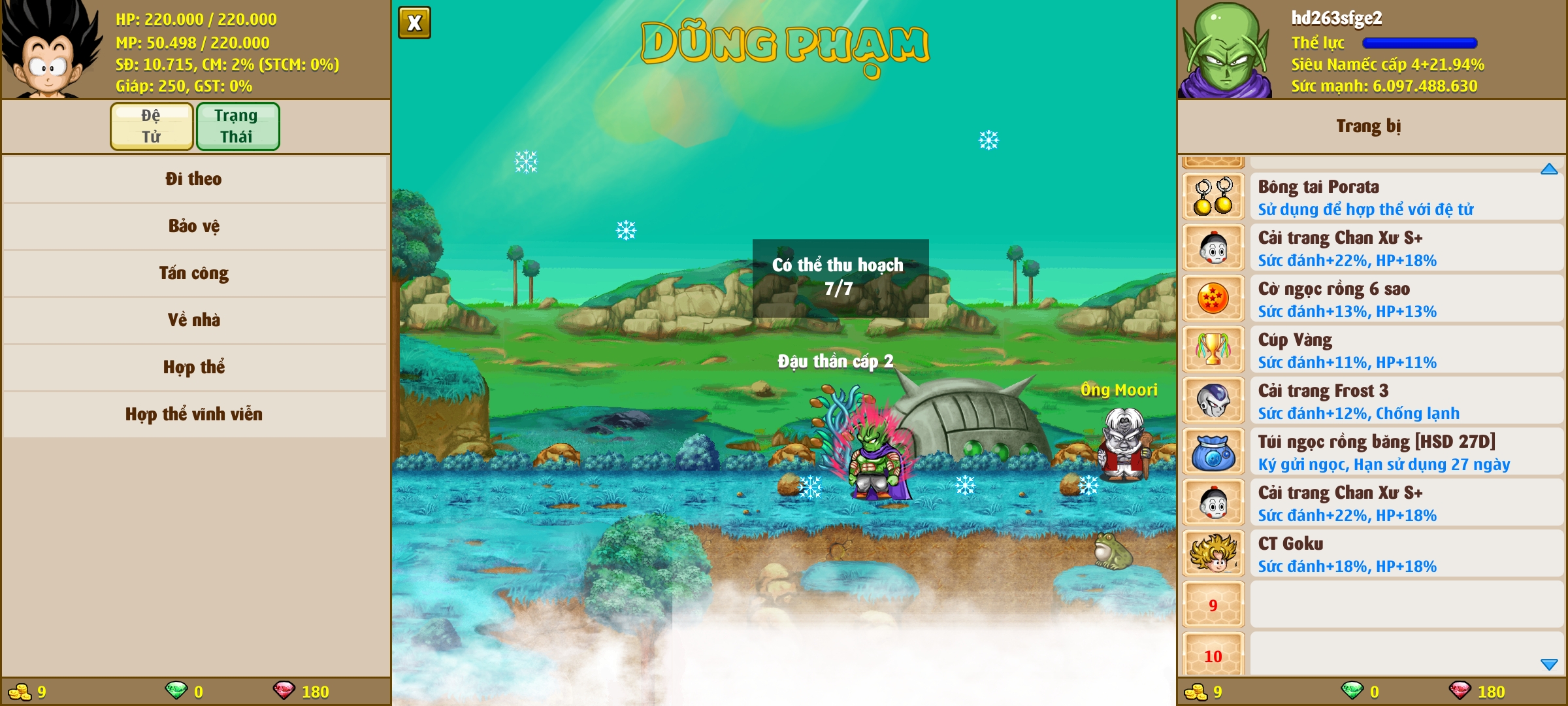The height and width of the screenshot is (706, 1568).
Task: Activate the Hợp thể option
Action: tap(194, 367)
